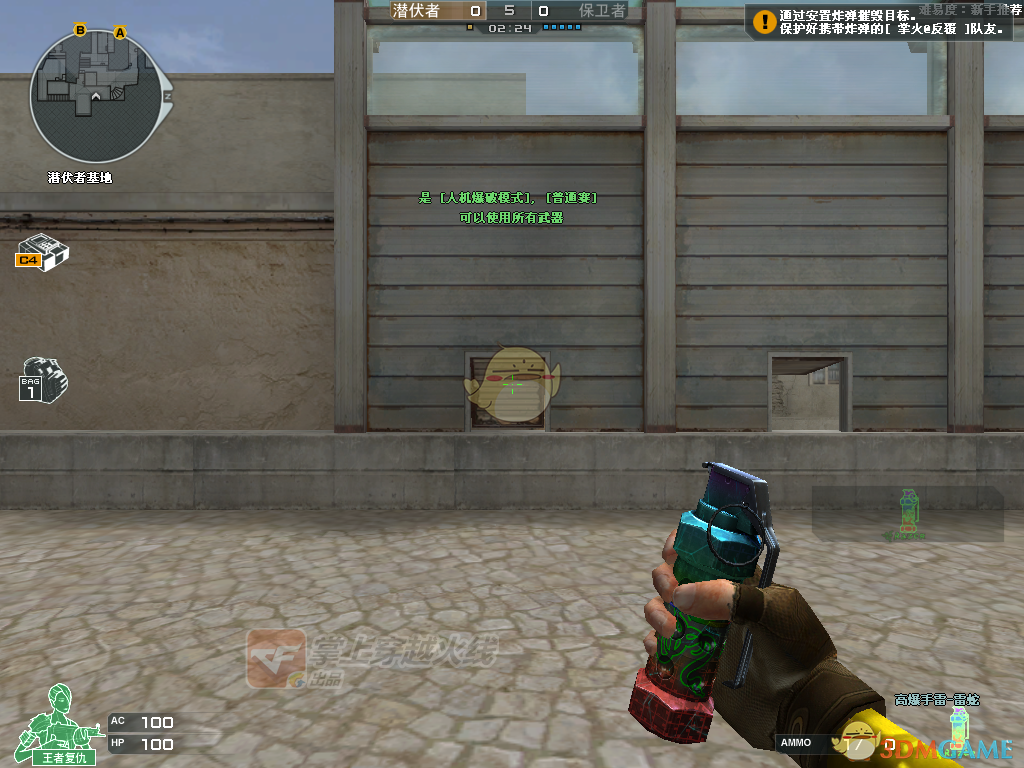Click the grenade in the weapon-switch panel

pos(906,513)
